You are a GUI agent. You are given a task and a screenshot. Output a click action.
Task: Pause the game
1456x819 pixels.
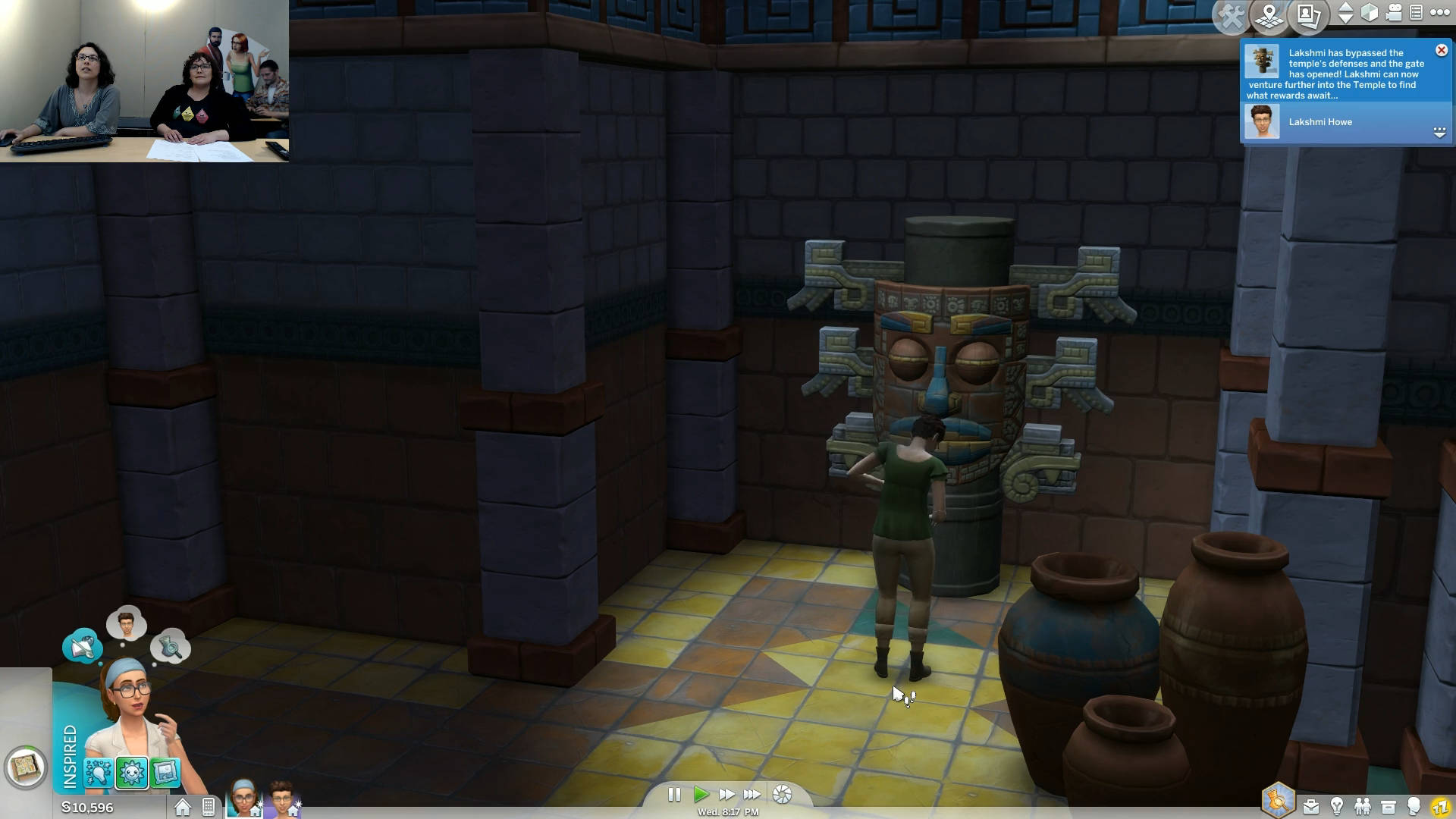tap(673, 795)
